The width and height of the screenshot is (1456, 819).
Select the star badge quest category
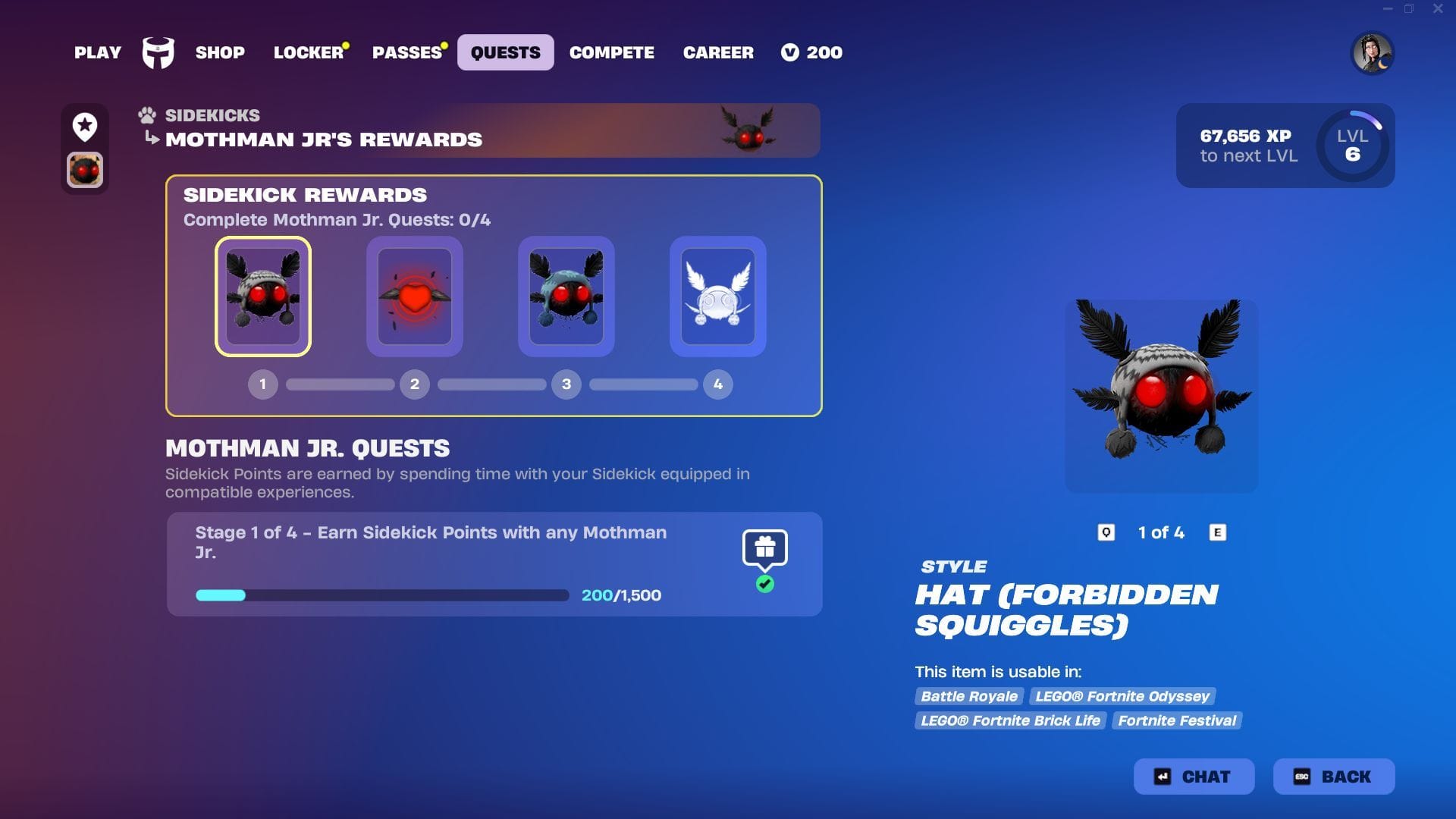click(85, 126)
